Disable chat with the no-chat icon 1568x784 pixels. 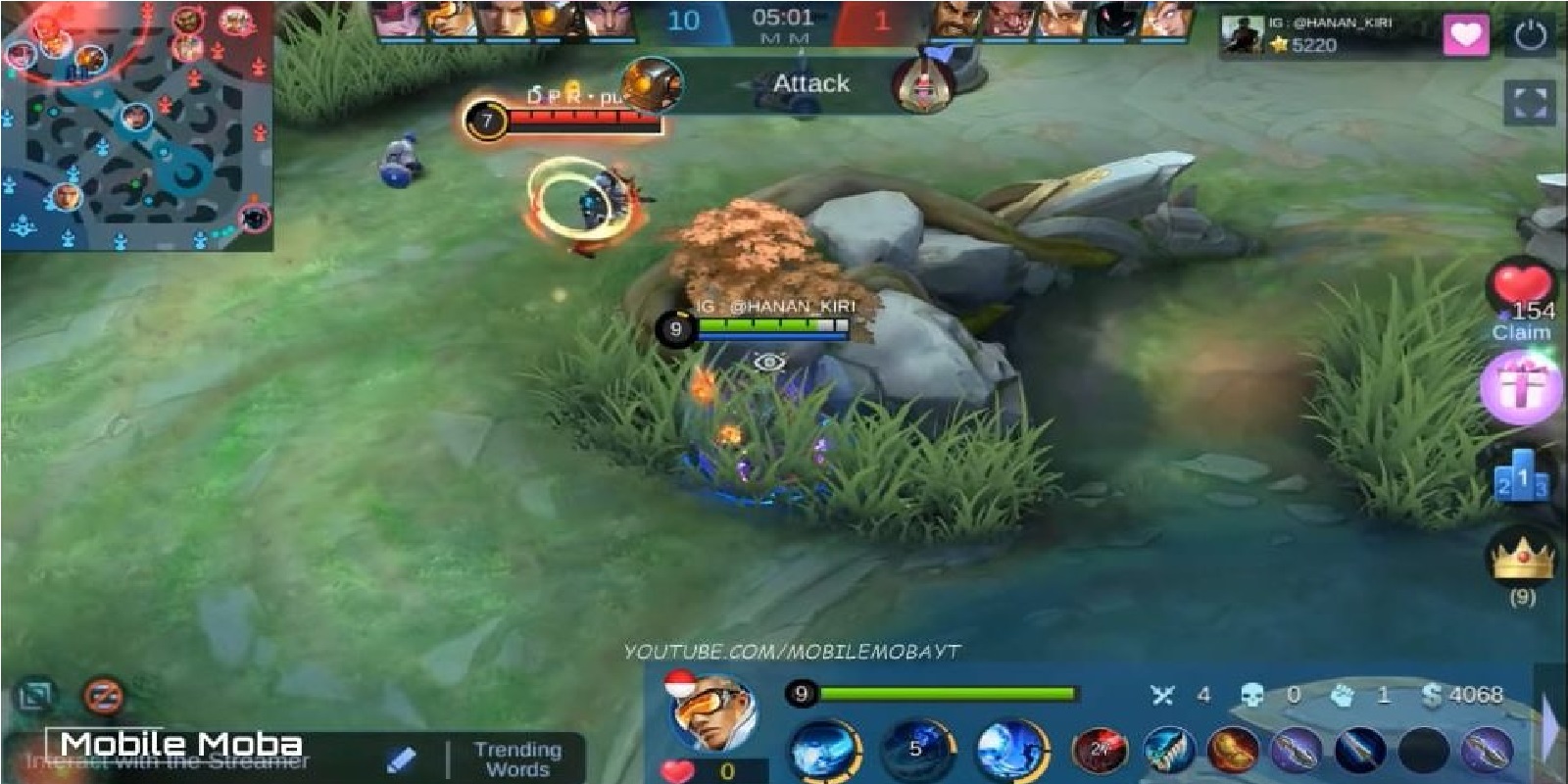tap(102, 696)
